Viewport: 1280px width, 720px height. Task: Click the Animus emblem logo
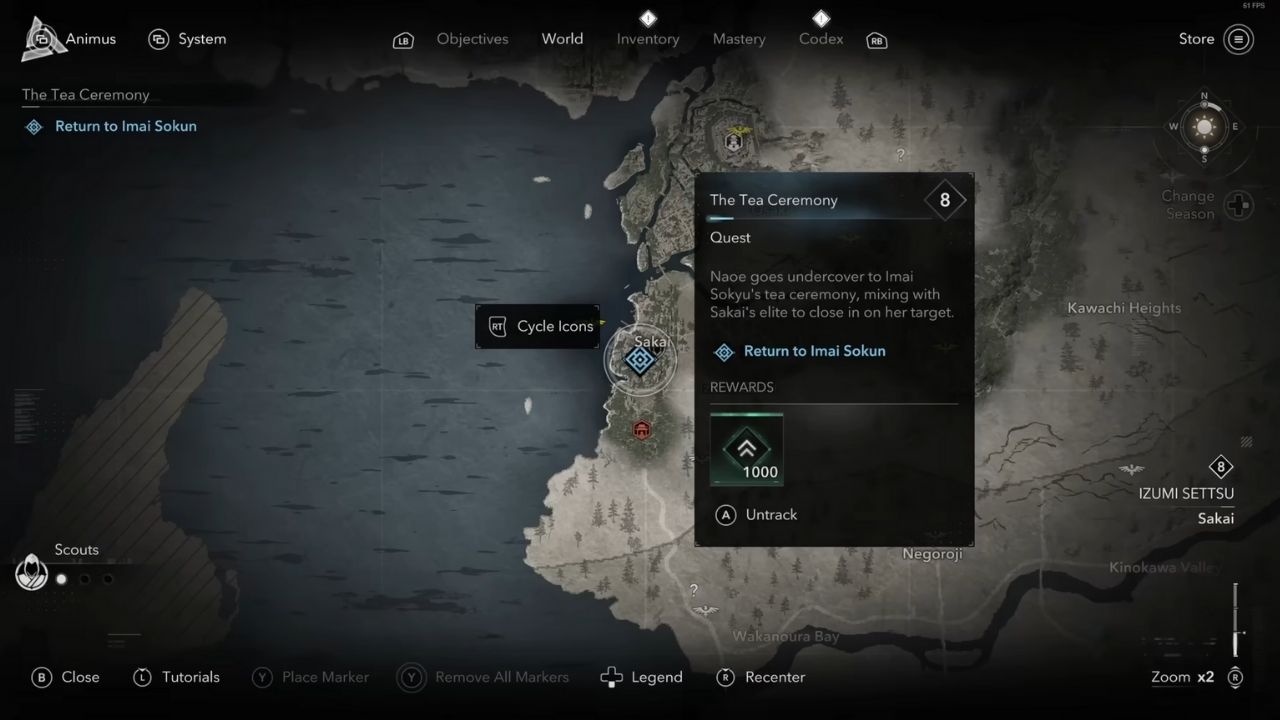[x=42, y=38]
